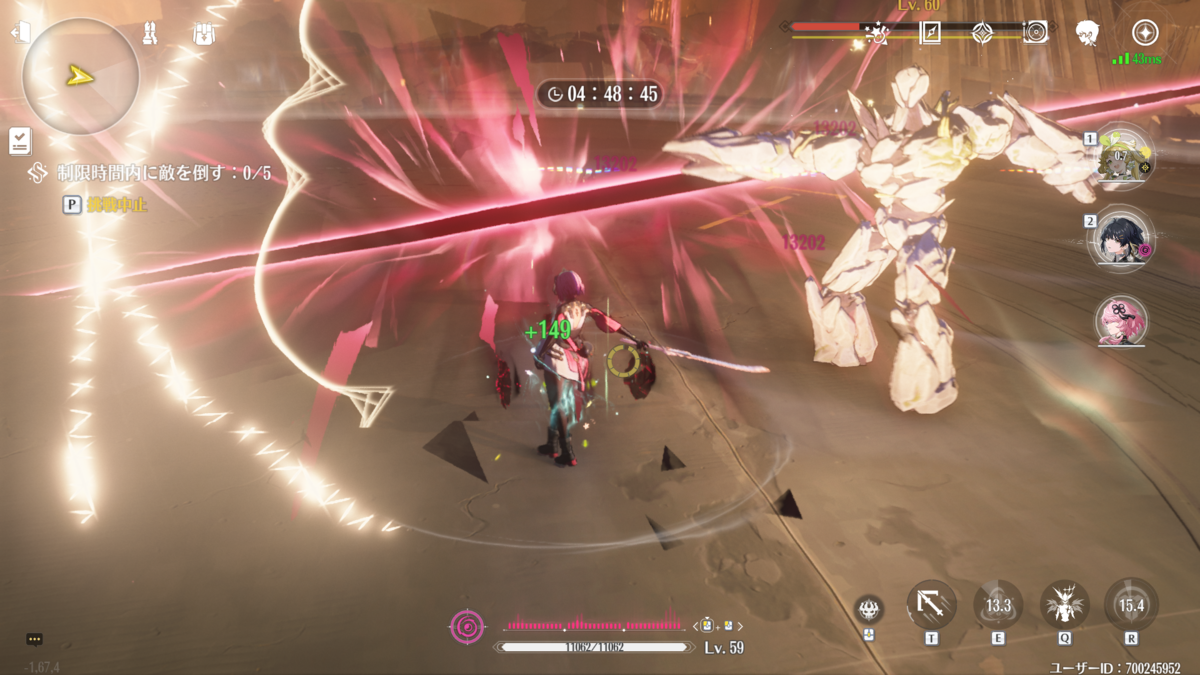
Task: Trigger the winged echo skill icon
Action: click(x=1065, y=605)
